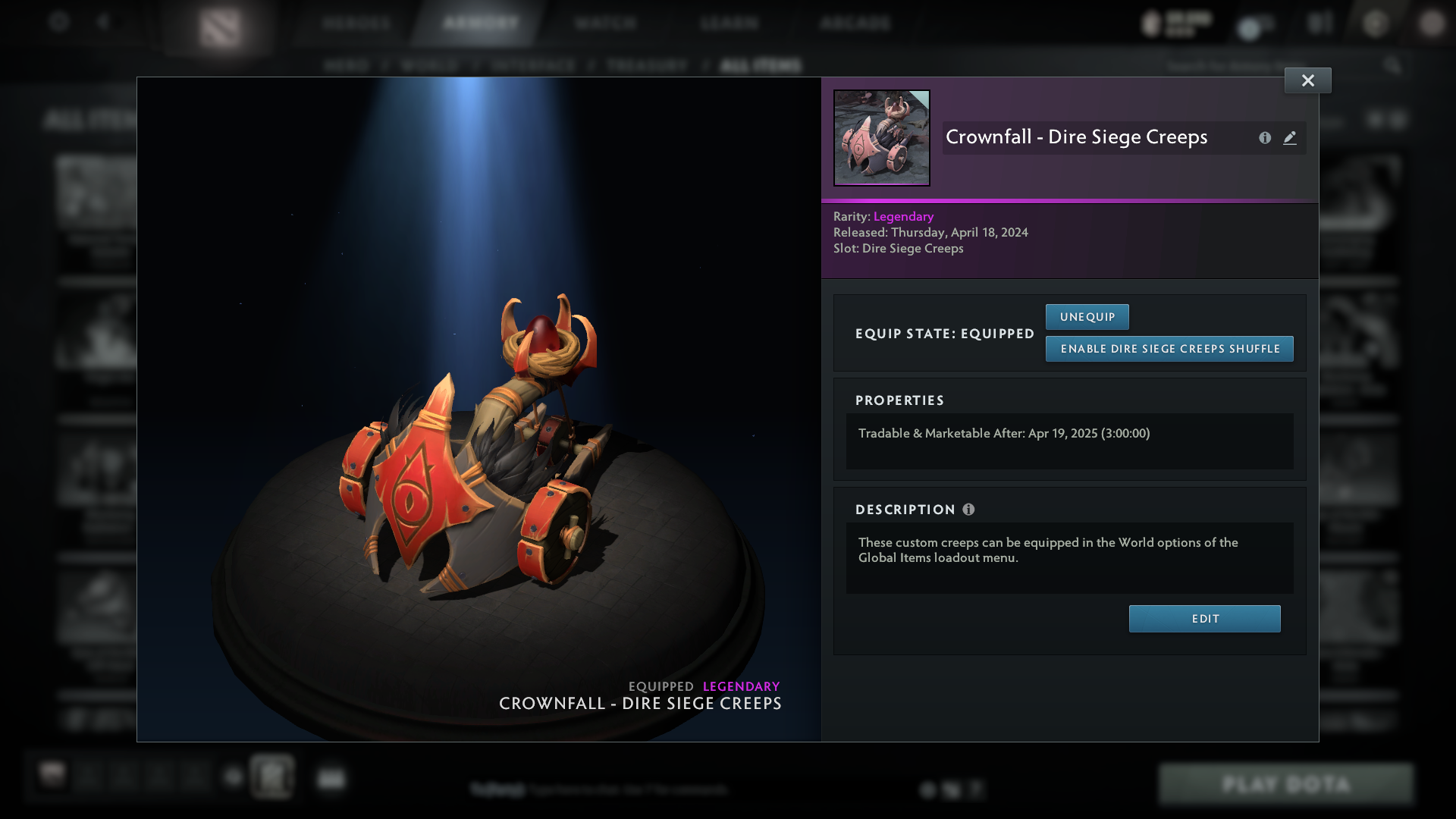Screen dimensions: 1456x819
Task: Click the info icon next to DESCRIPTION
Action: point(968,510)
